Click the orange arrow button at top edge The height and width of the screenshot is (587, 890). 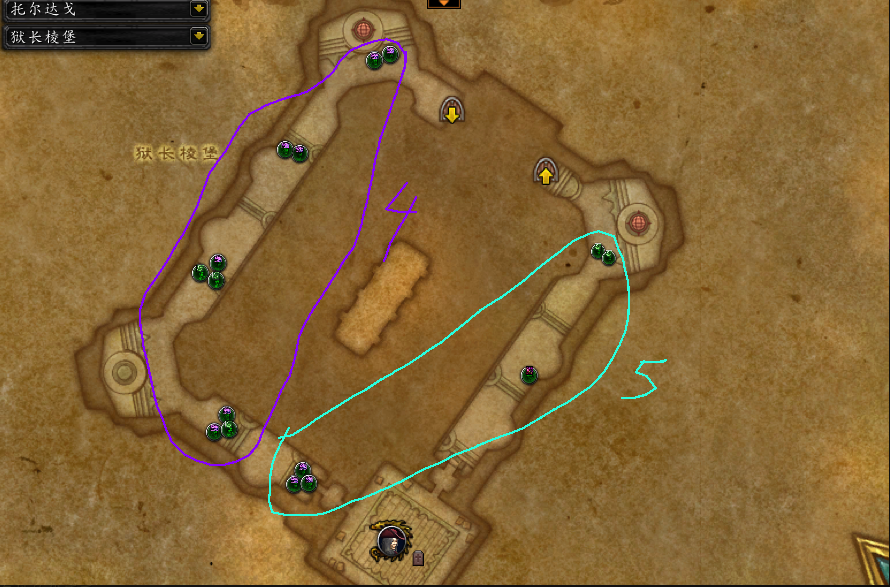(x=444, y=3)
